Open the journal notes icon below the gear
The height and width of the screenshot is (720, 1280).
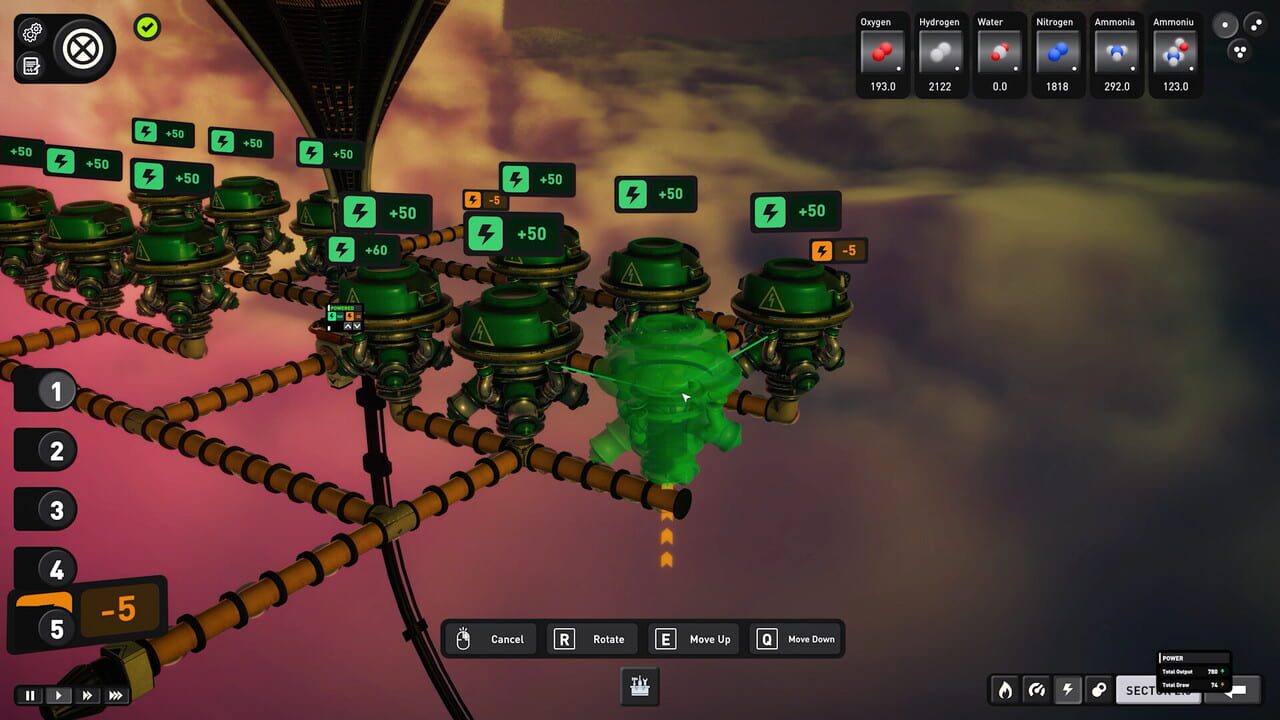(31, 64)
